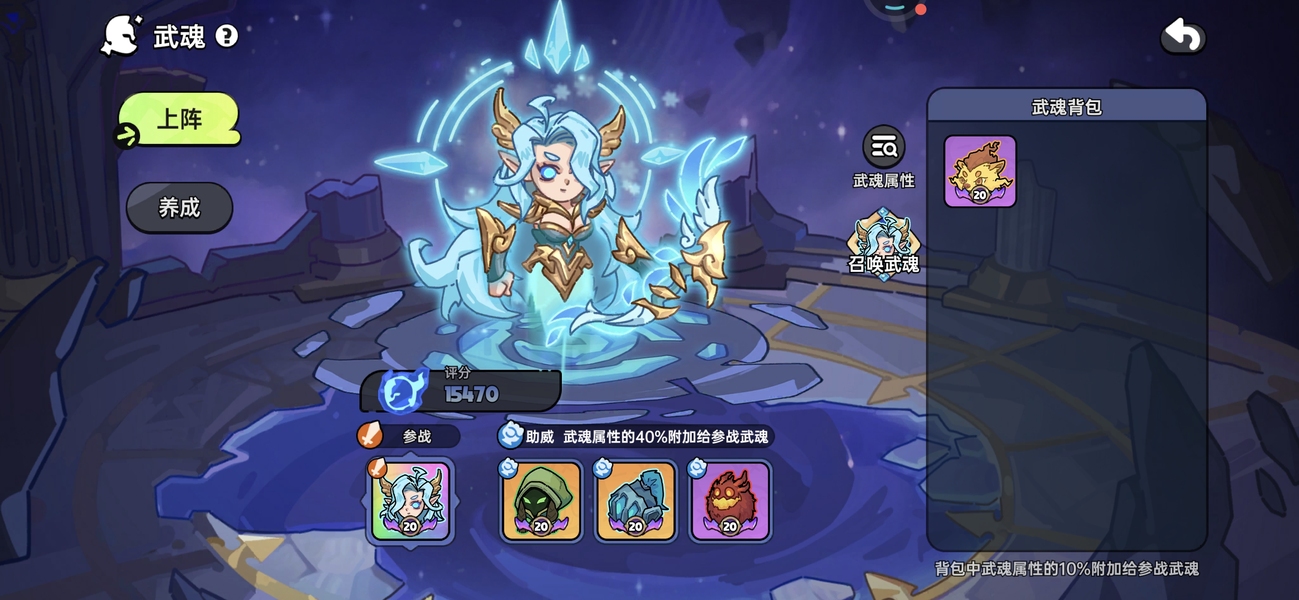Select the blue-haired soul in 参战 slot
Image resolution: width=1299 pixels, height=600 pixels.
410,501
